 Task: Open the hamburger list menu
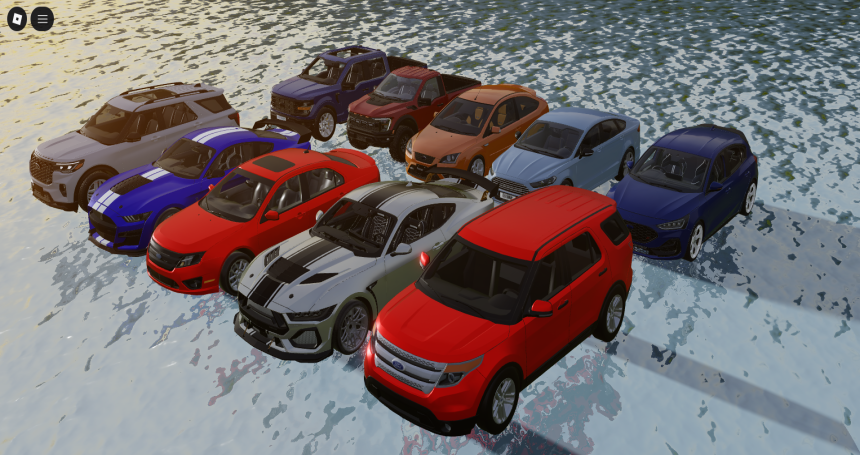42,18
